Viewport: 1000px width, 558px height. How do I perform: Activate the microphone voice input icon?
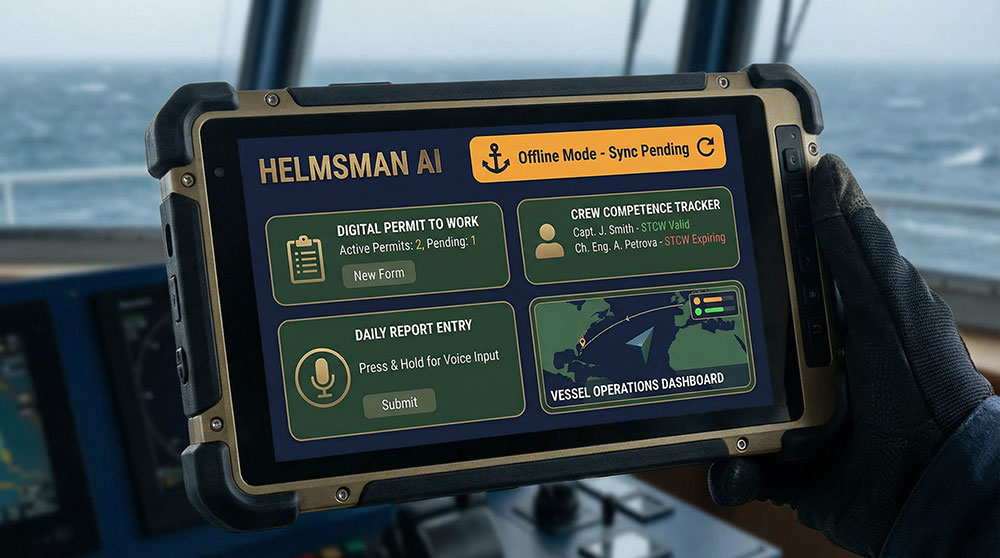click(322, 376)
